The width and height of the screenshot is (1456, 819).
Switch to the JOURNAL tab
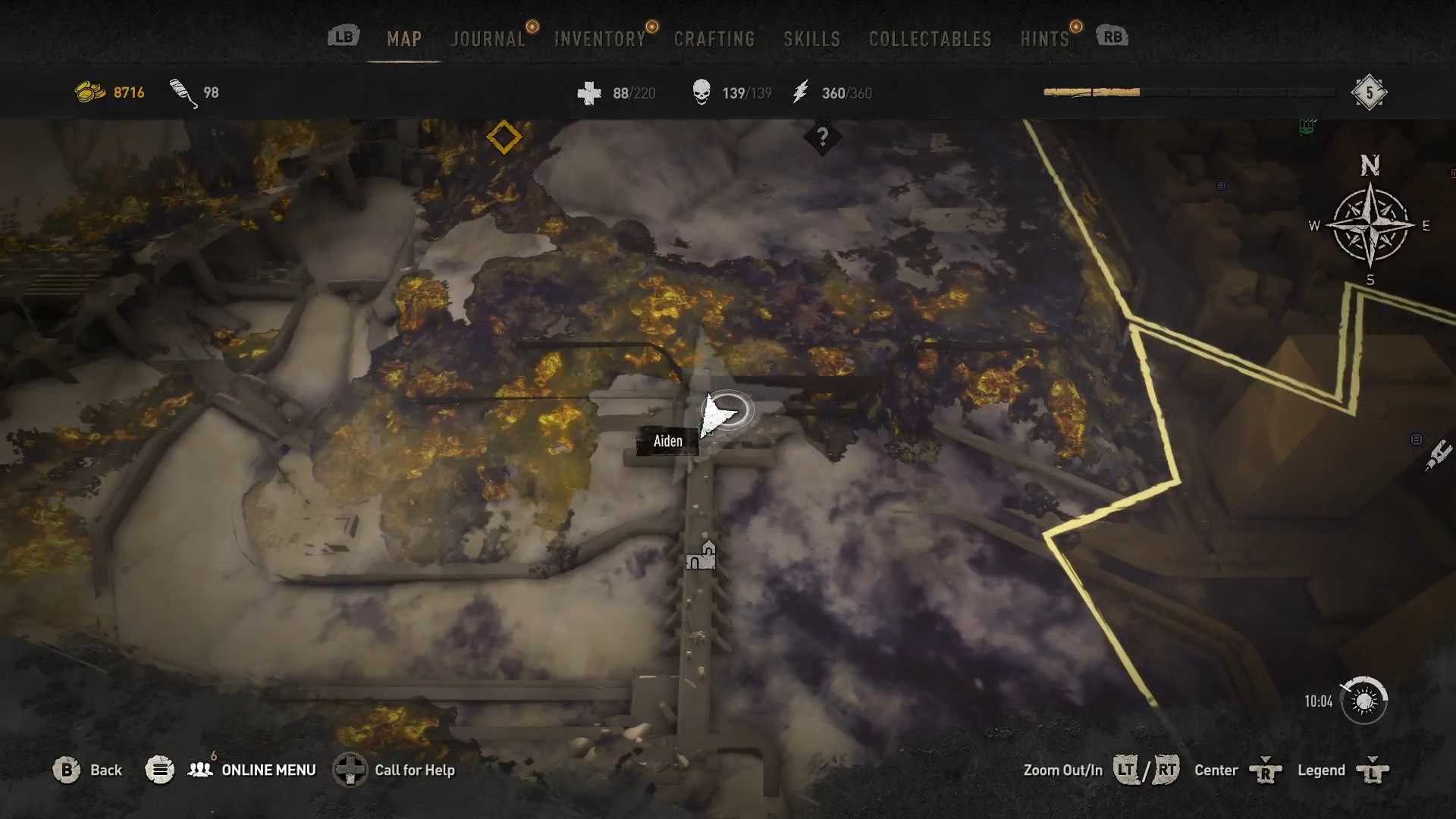pyautogui.click(x=488, y=38)
